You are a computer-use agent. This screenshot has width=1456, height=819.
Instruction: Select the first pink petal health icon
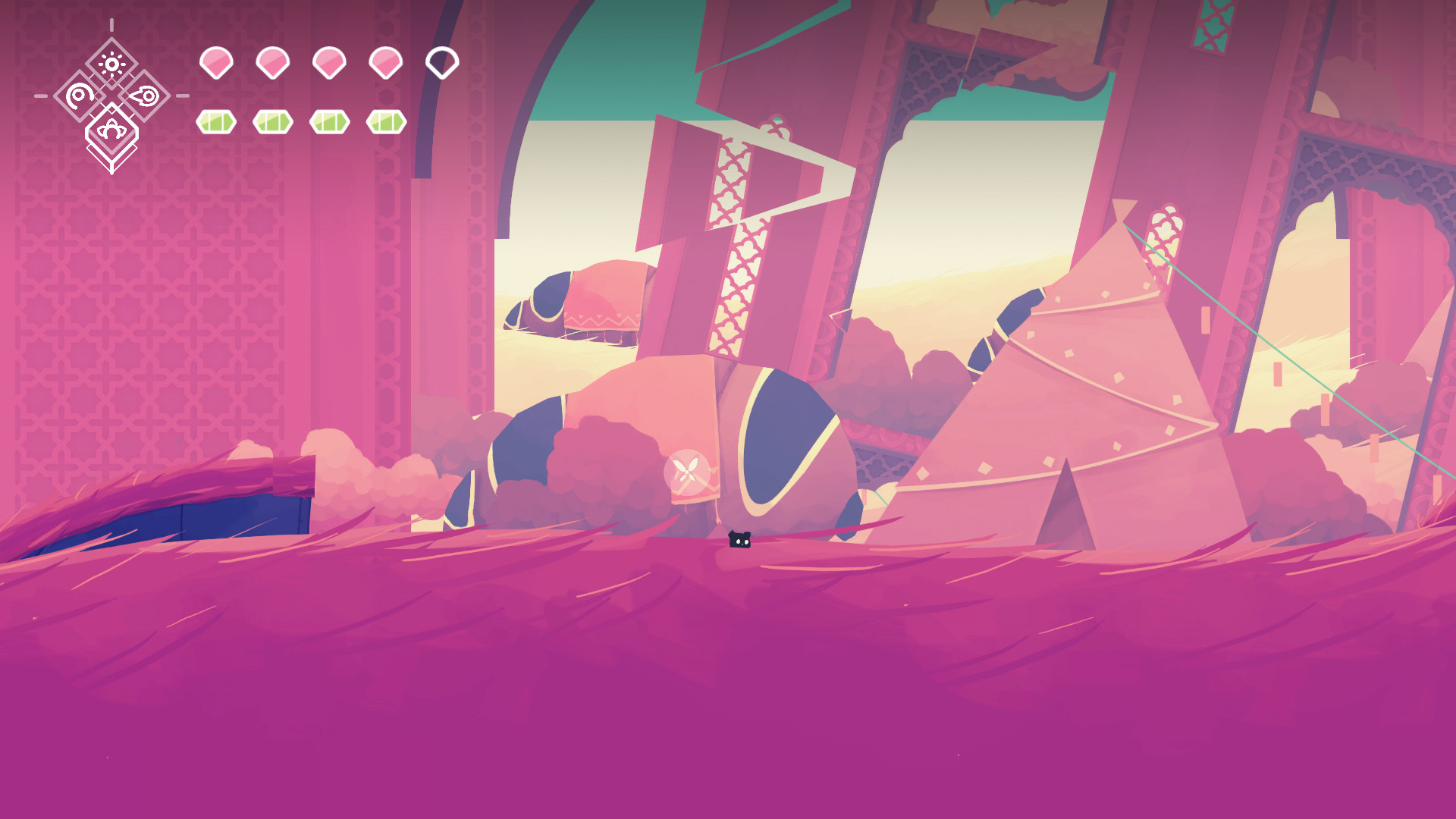pos(215,61)
